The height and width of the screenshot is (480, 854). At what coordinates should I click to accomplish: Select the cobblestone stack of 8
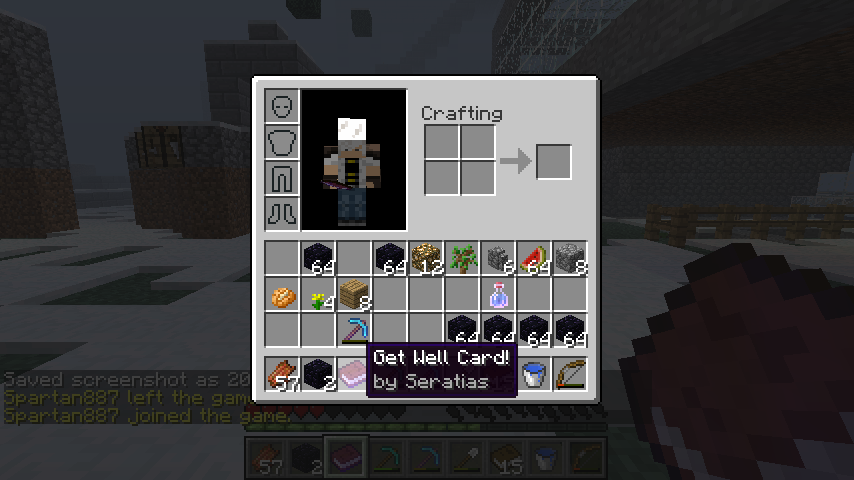(570, 259)
